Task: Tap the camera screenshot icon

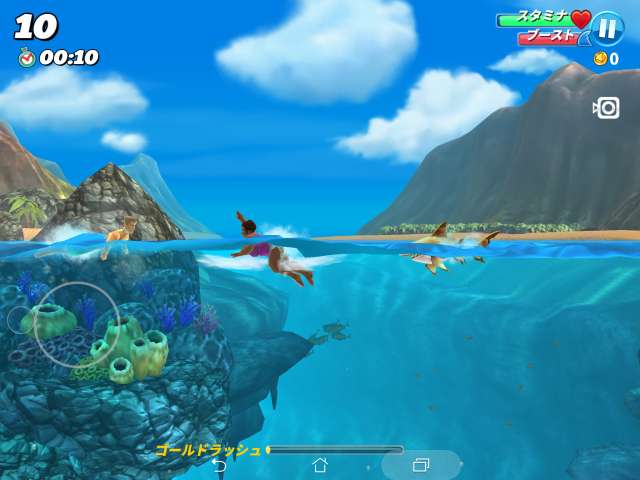Action: 607,108
